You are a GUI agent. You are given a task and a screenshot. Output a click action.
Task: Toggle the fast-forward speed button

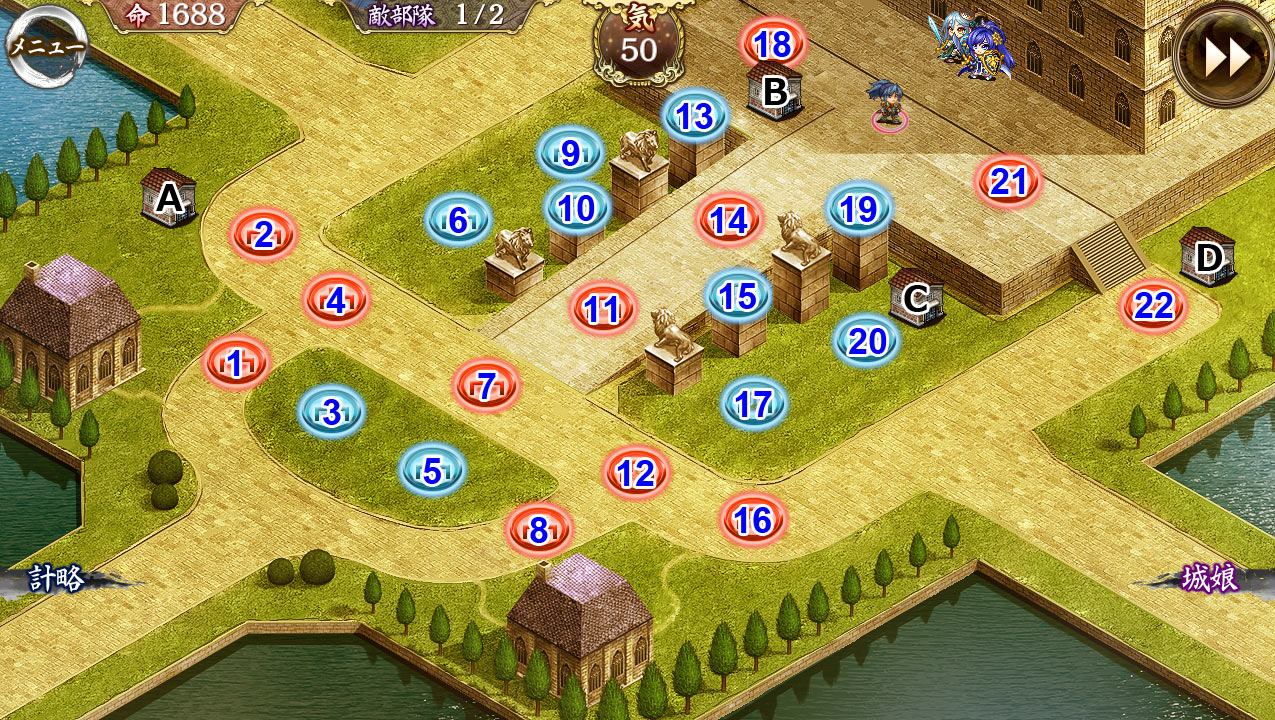1225,56
